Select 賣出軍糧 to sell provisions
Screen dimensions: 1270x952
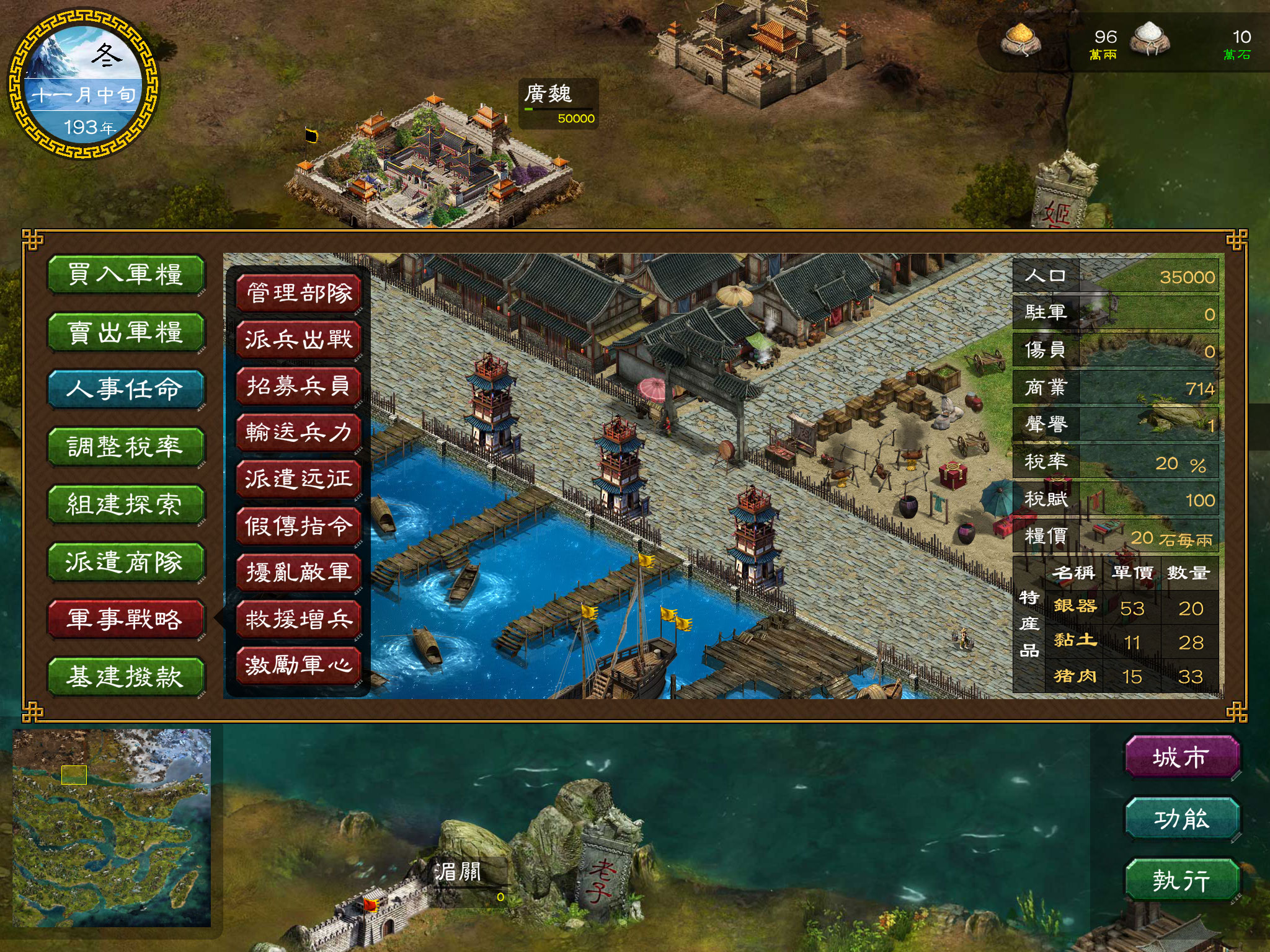tap(126, 332)
